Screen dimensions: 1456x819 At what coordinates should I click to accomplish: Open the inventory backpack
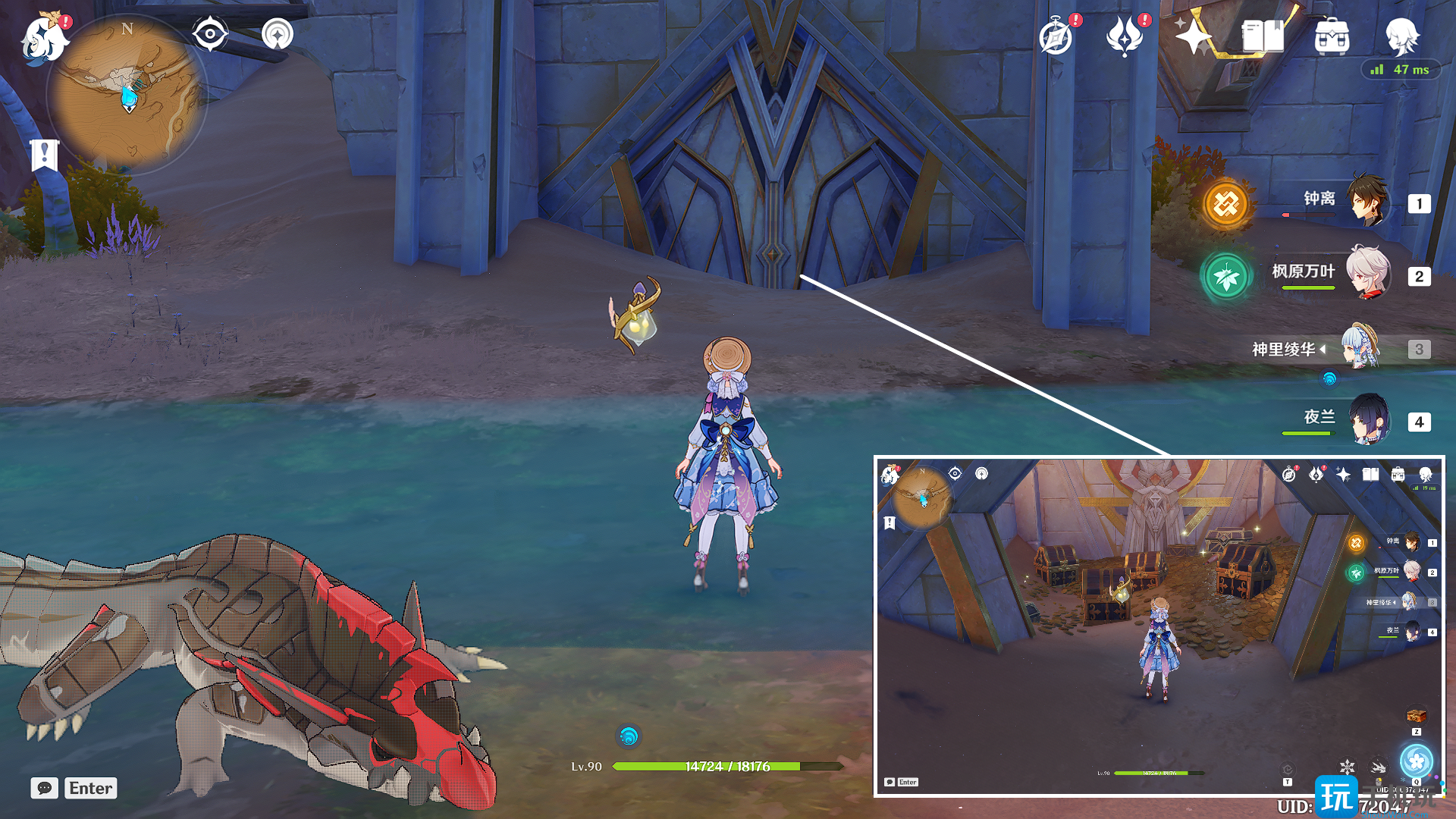[x=1332, y=36]
